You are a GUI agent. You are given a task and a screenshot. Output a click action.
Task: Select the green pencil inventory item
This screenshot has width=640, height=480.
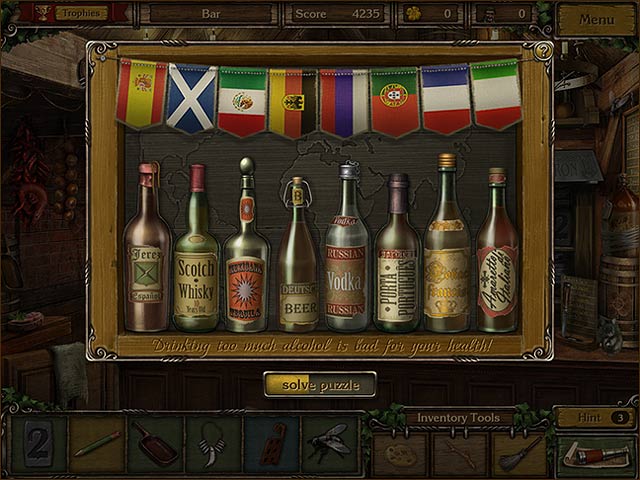coord(97,444)
